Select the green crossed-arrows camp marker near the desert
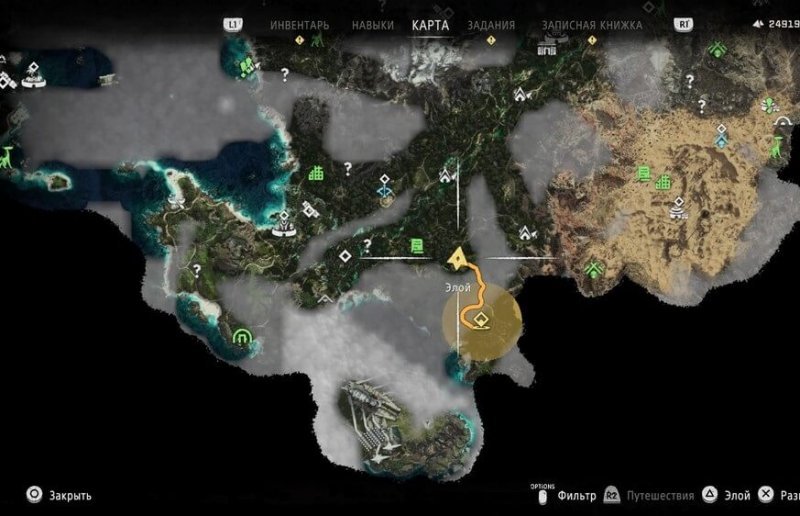 [596, 268]
